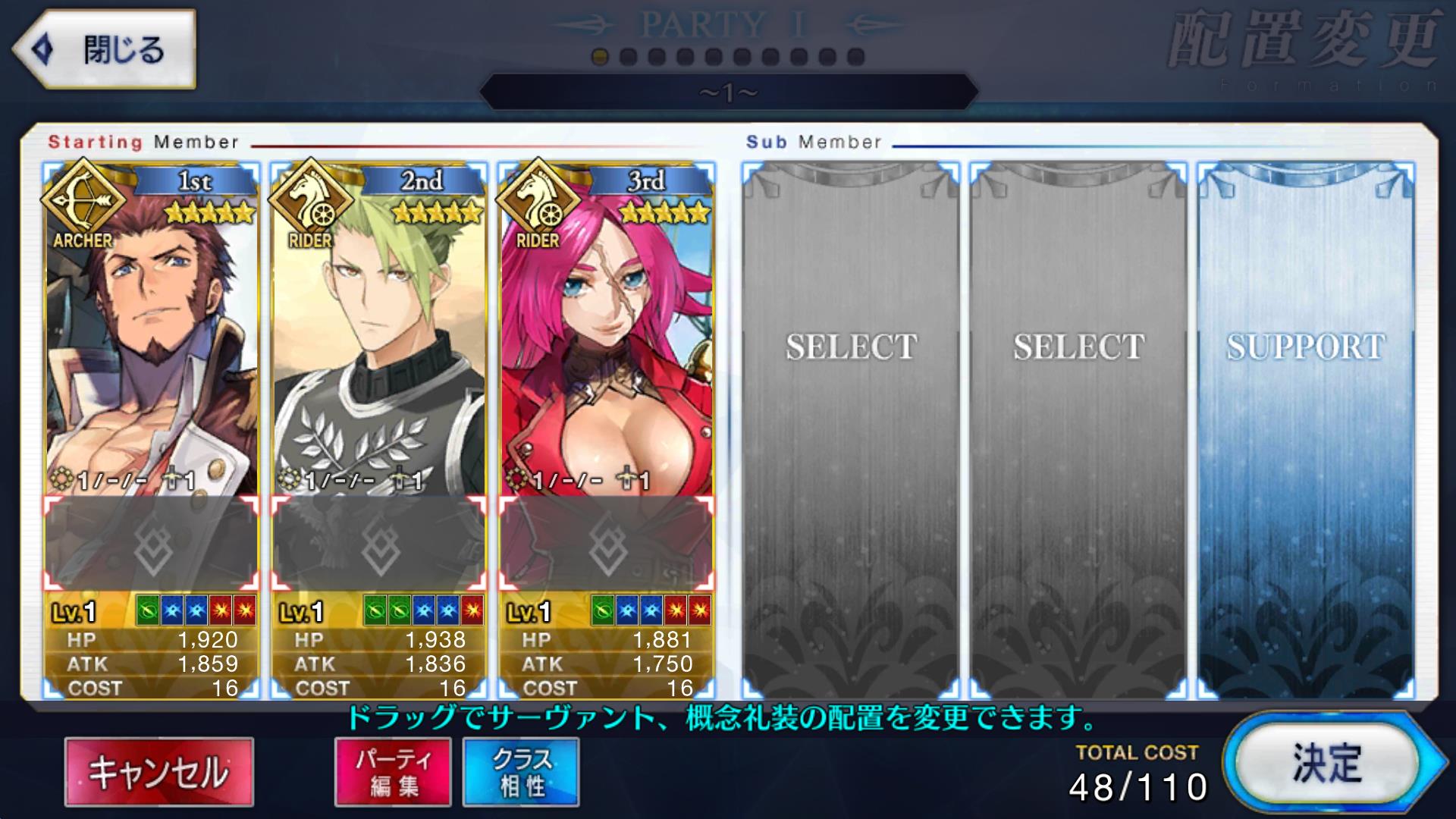
Task: Tap the craft essence slot under the 2nd Rider
Action: click(x=379, y=544)
